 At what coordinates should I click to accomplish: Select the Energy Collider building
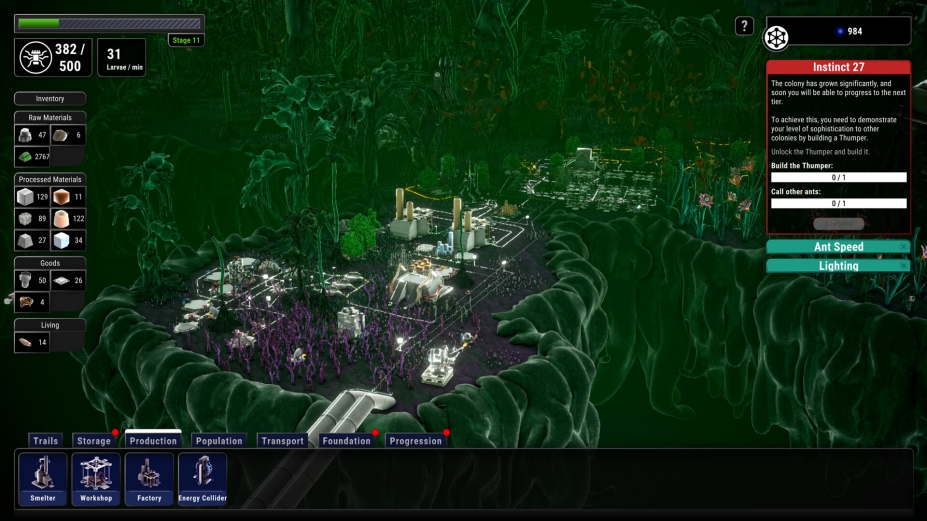[x=202, y=479]
